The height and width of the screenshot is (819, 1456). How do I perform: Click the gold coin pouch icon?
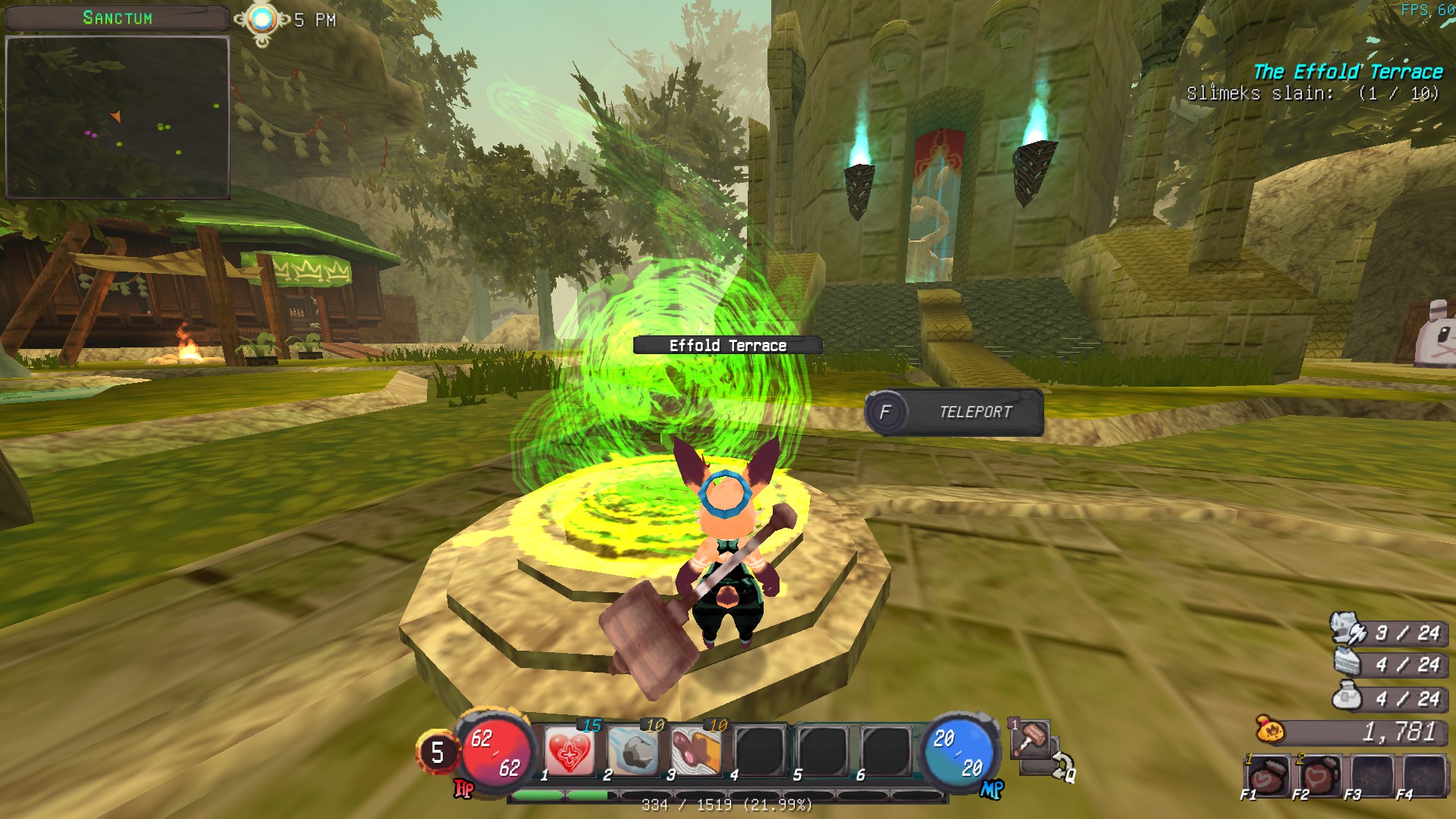[1270, 731]
